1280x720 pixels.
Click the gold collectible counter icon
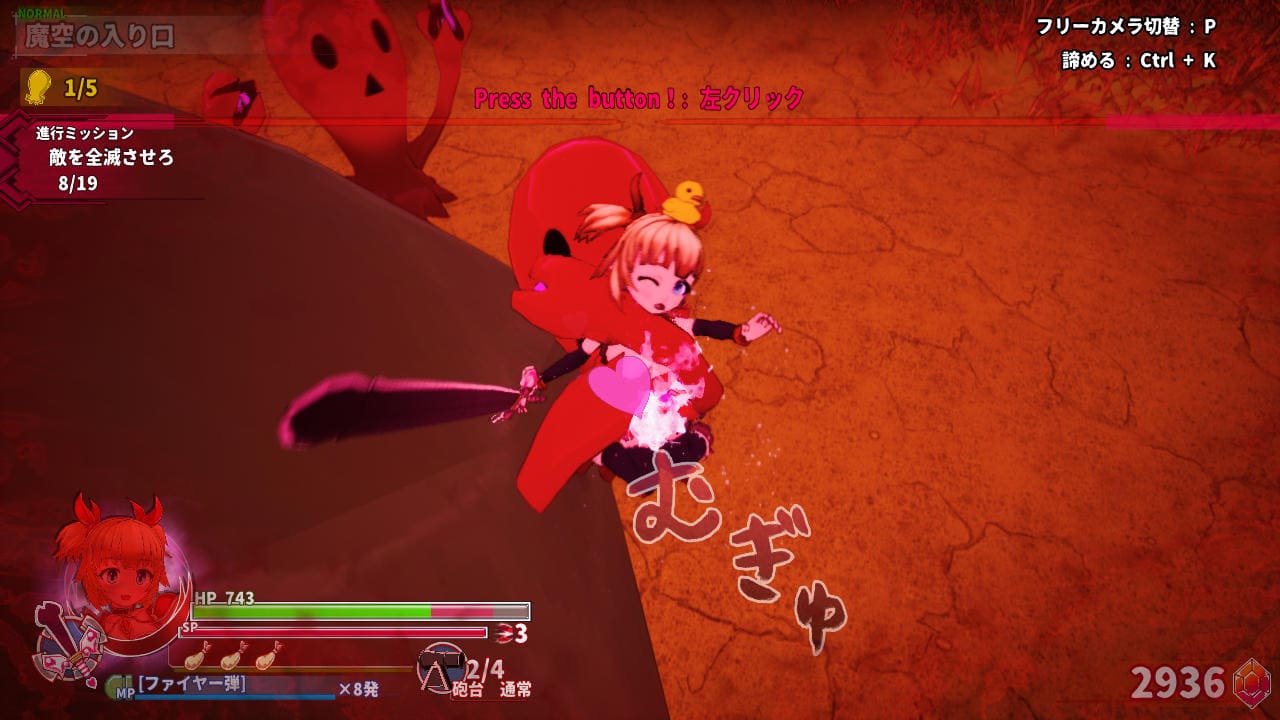(39, 87)
